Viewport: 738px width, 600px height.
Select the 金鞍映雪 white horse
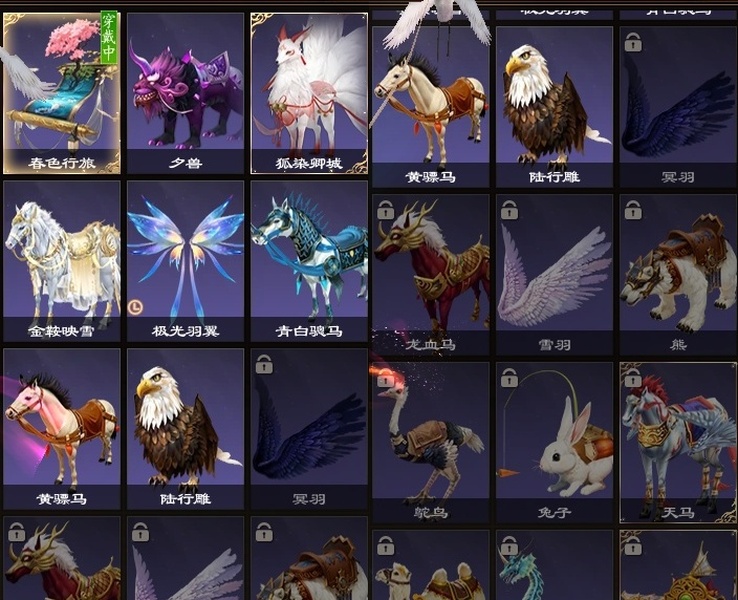coord(61,260)
